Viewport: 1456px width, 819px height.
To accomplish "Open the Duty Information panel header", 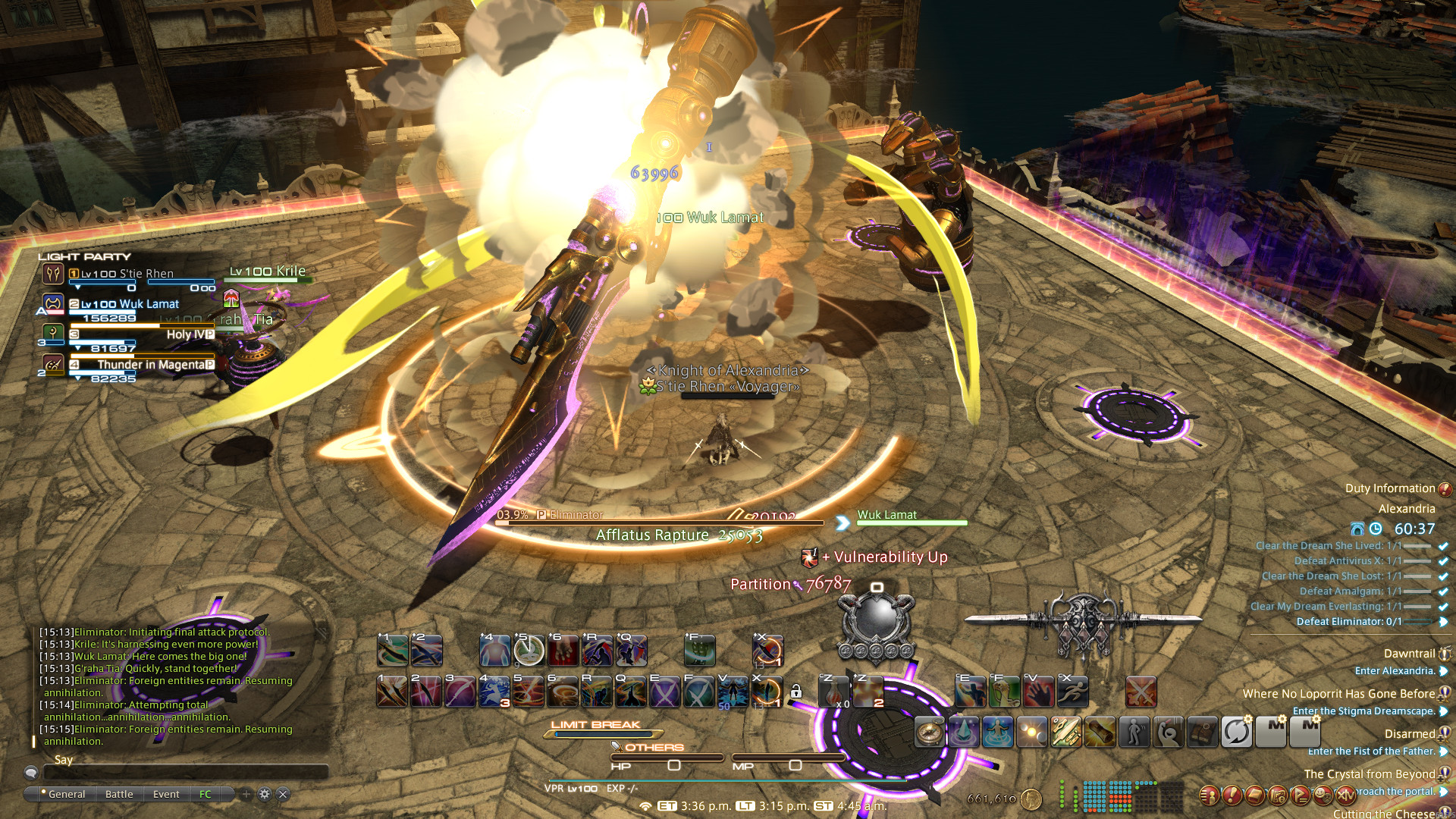I will (1390, 488).
